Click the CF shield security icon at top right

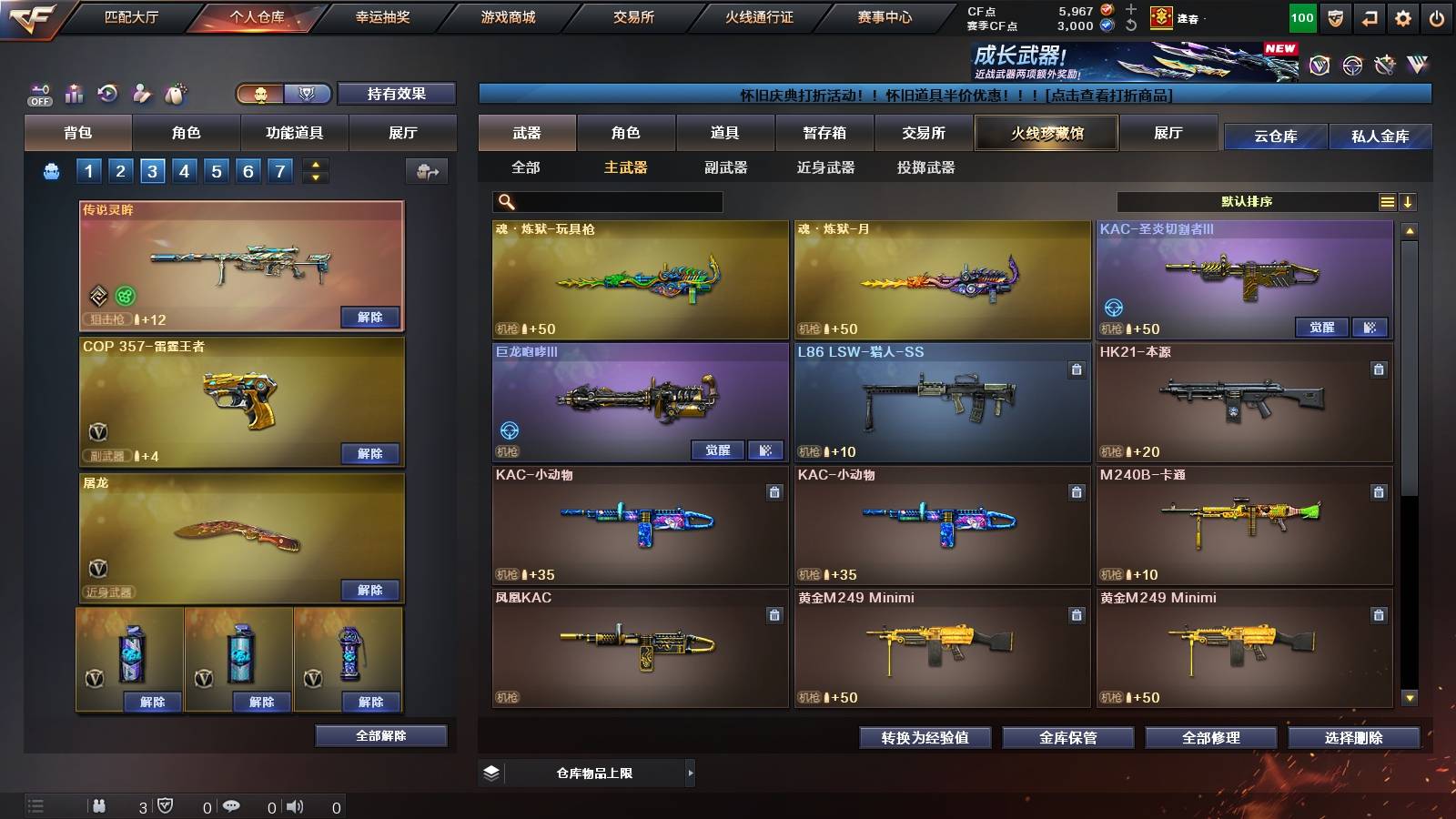pos(1334,15)
